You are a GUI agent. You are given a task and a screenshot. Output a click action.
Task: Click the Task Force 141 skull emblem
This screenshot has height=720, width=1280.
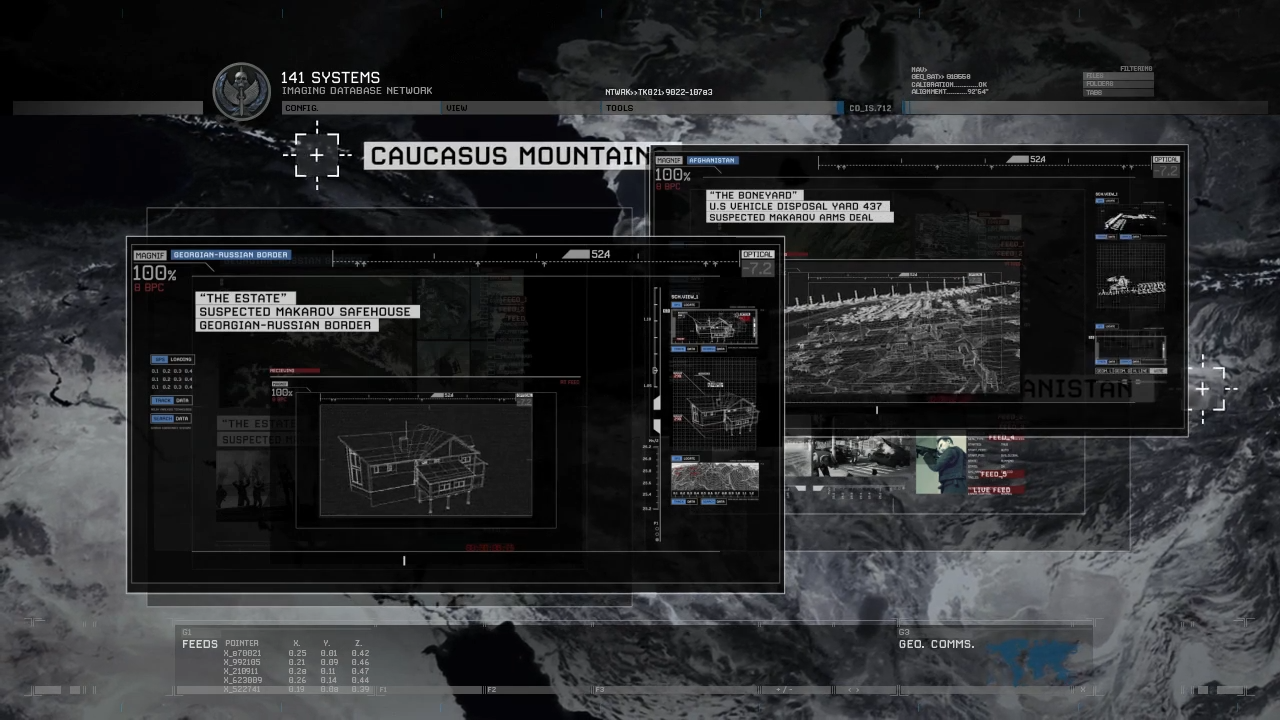coord(241,92)
